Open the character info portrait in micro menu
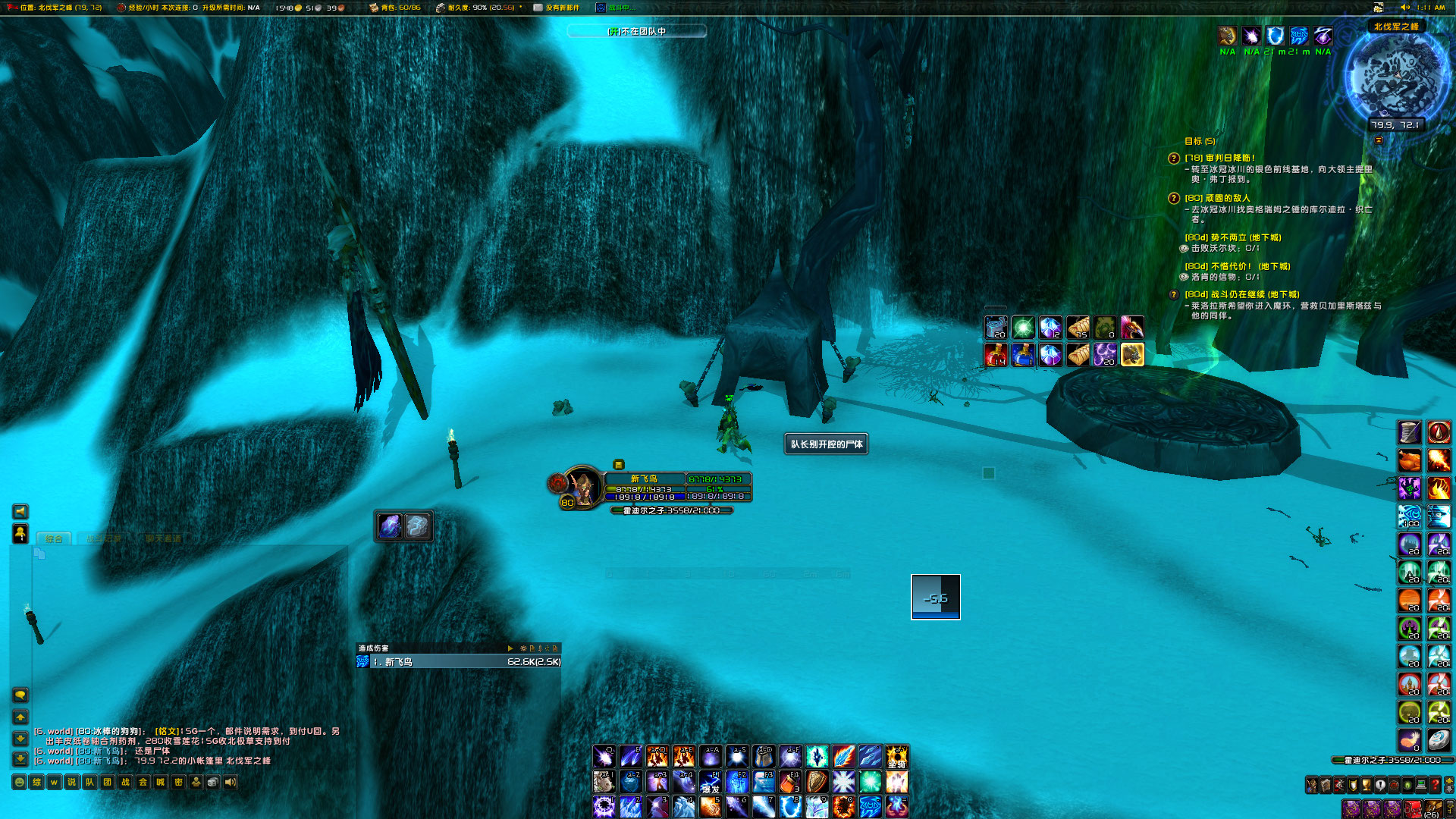The height and width of the screenshot is (819, 1456). pos(1311,784)
